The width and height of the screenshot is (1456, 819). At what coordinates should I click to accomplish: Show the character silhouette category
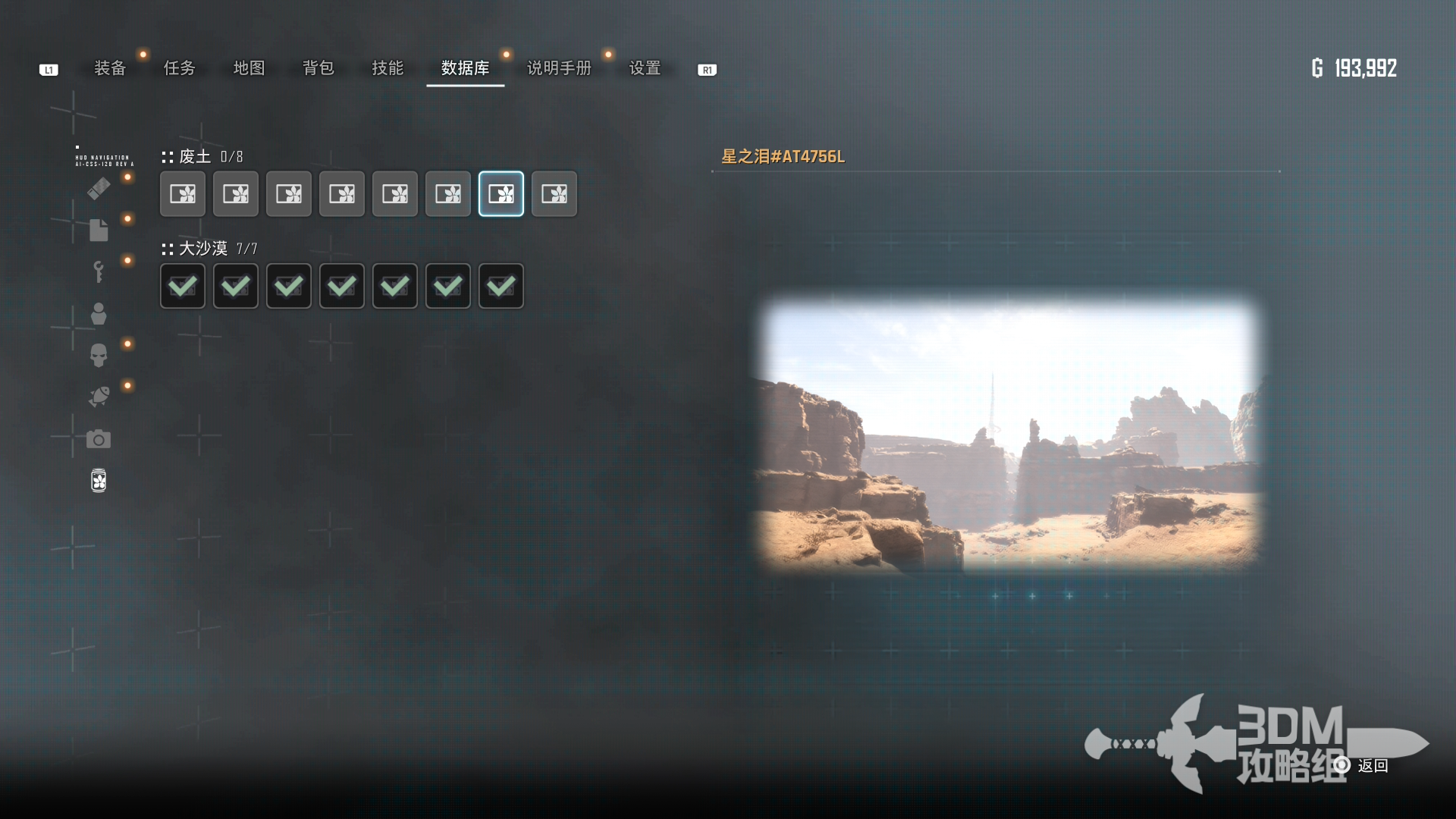99,313
